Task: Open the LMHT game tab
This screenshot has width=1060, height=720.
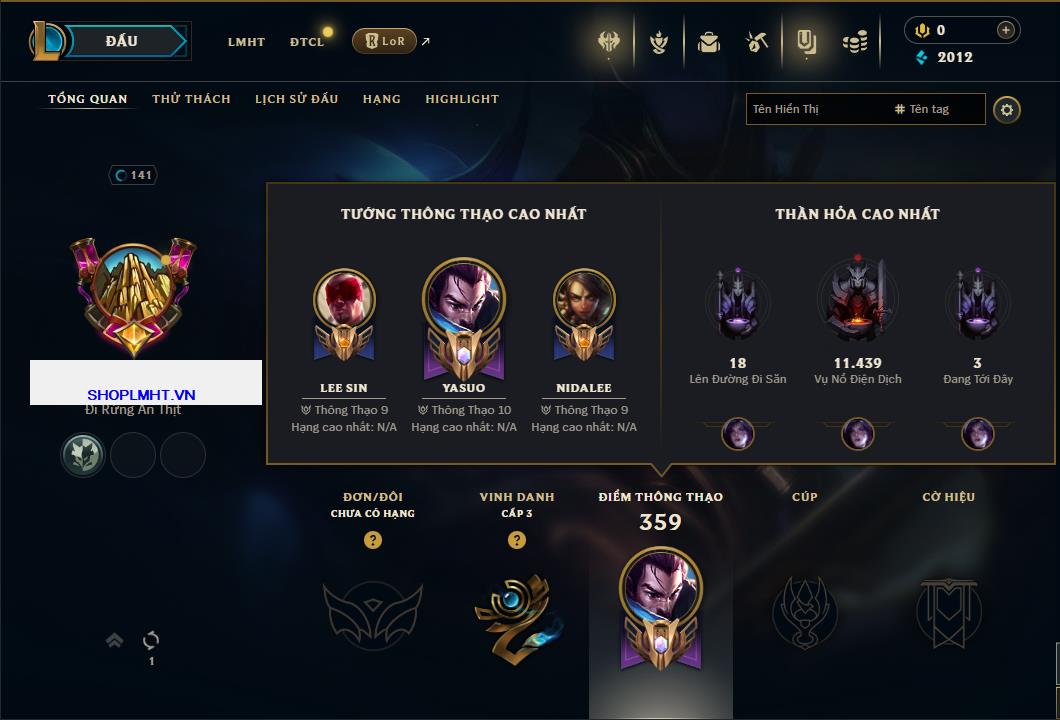Action: tap(246, 42)
